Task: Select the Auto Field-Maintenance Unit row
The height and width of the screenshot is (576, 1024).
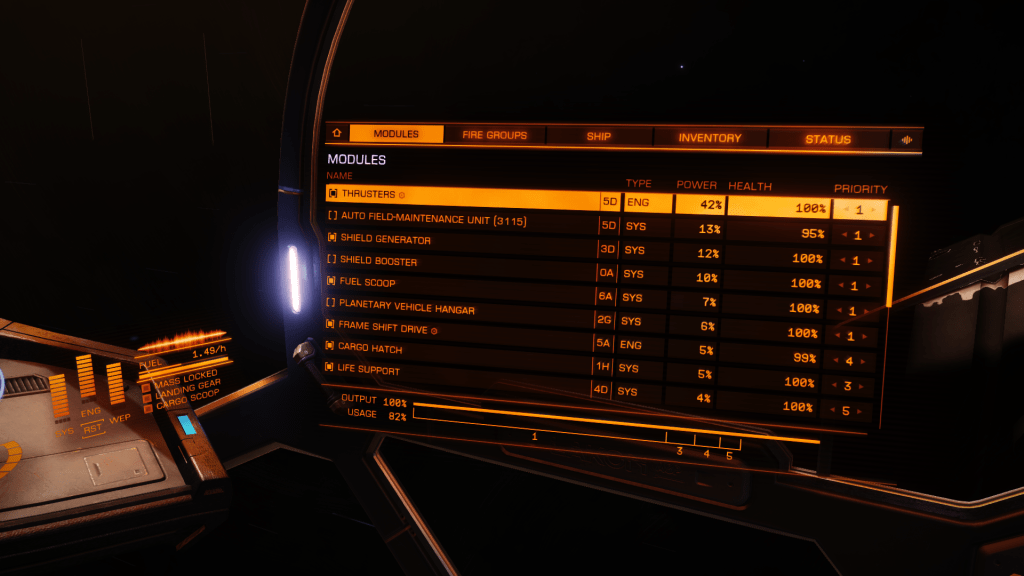Action: coord(460,219)
